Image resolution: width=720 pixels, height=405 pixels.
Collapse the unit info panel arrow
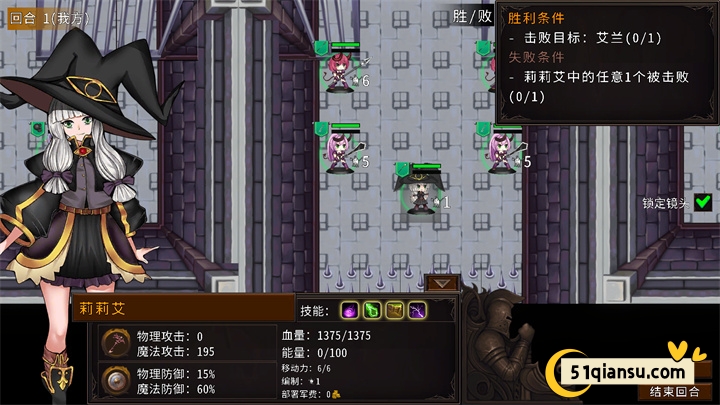439,283
